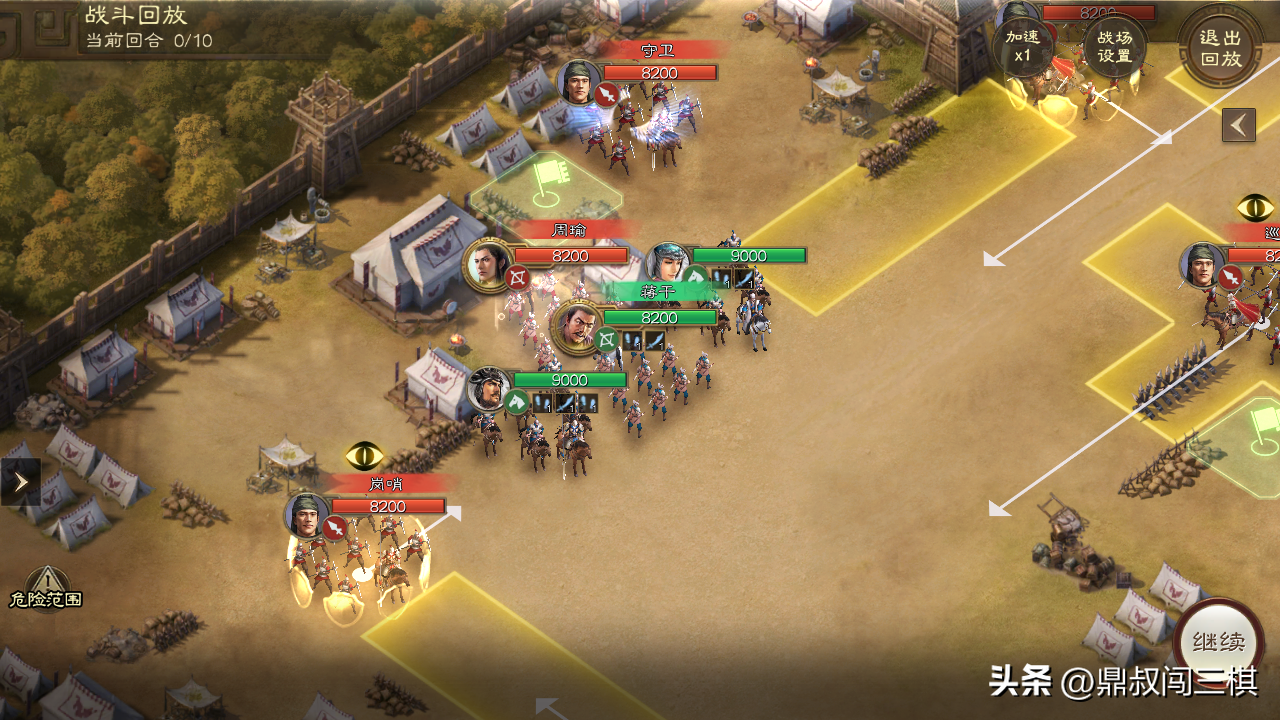The height and width of the screenshot is (720, 1280).
Task: Click the 加速 x1 speed-up button
Action: pyautogui.click(x=1022, y=46)
